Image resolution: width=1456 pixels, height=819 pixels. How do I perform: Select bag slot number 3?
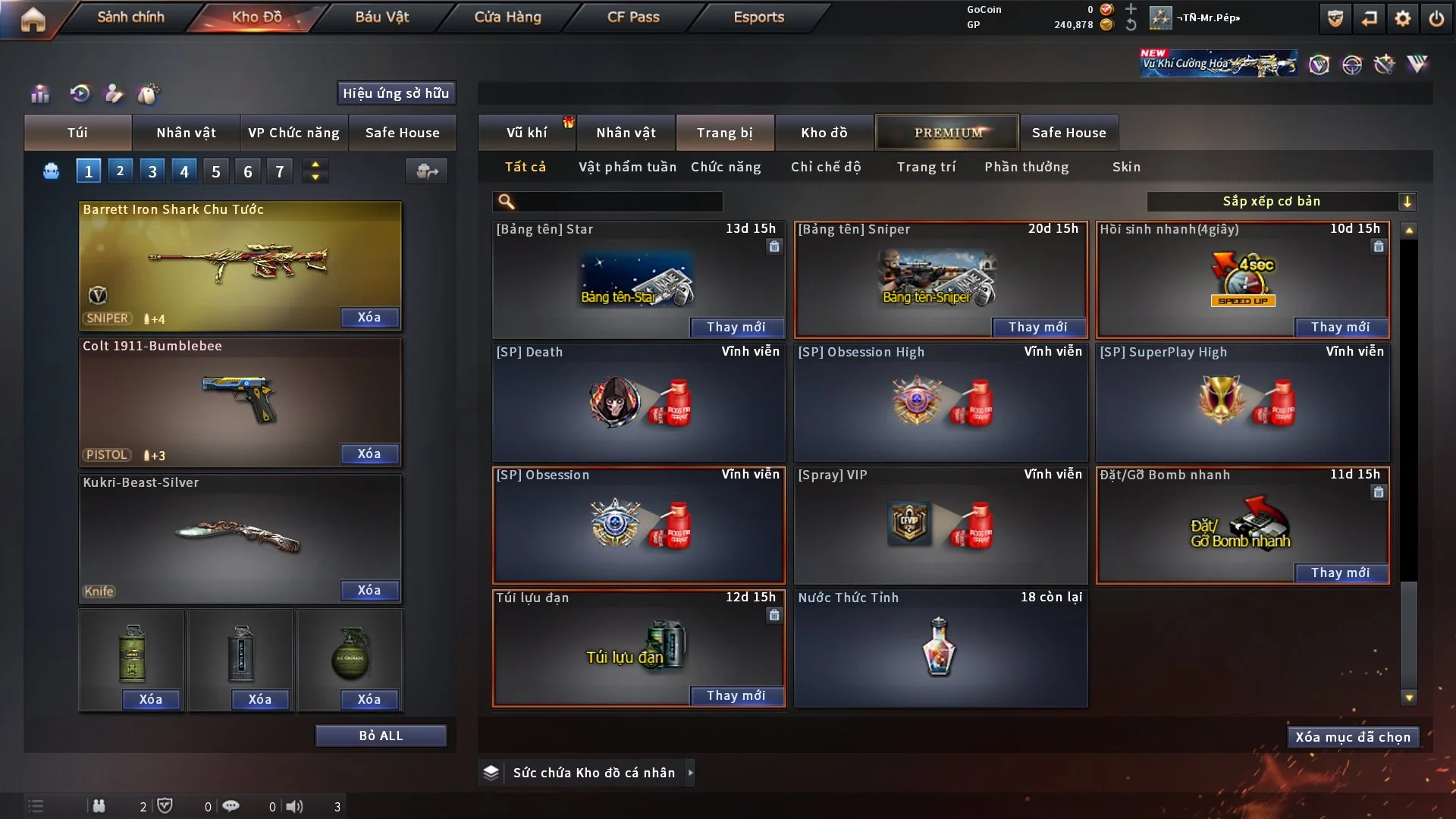pos(152,171)
